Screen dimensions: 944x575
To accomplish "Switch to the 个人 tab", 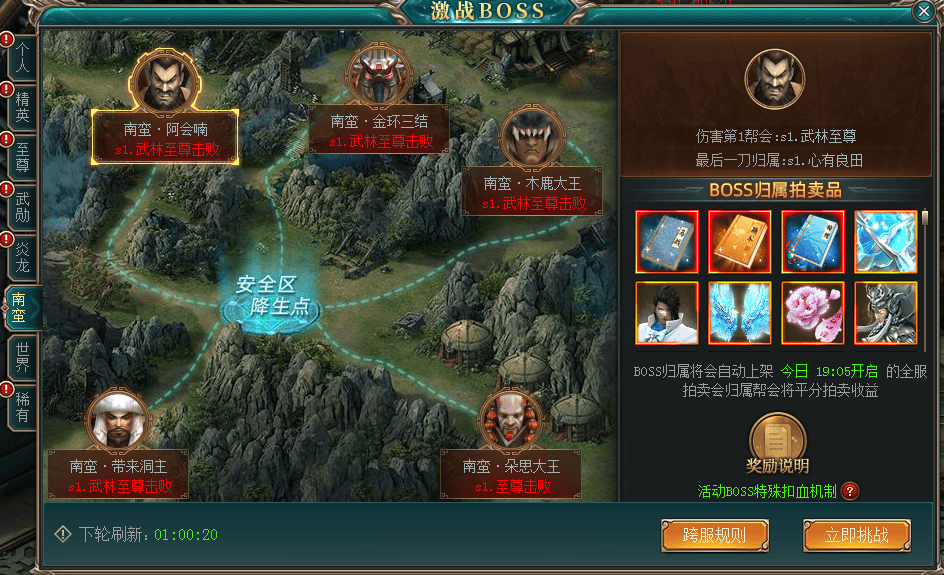I will [x=23, y=56].
